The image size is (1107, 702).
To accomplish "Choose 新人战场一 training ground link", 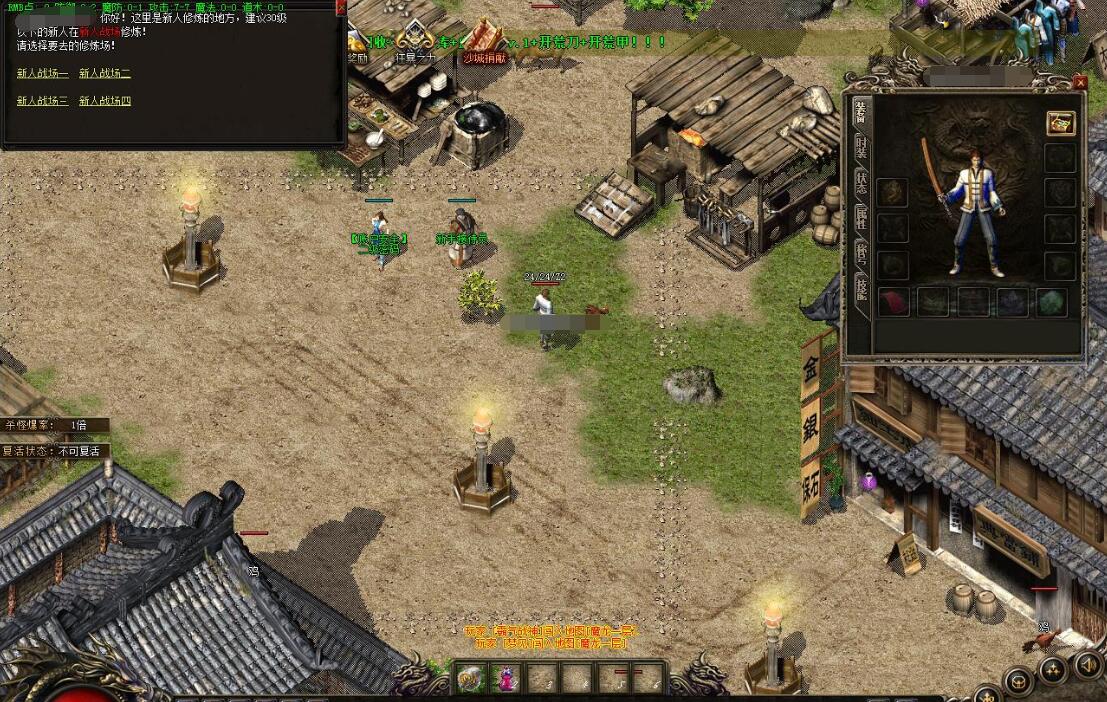I will coord(43,73).
